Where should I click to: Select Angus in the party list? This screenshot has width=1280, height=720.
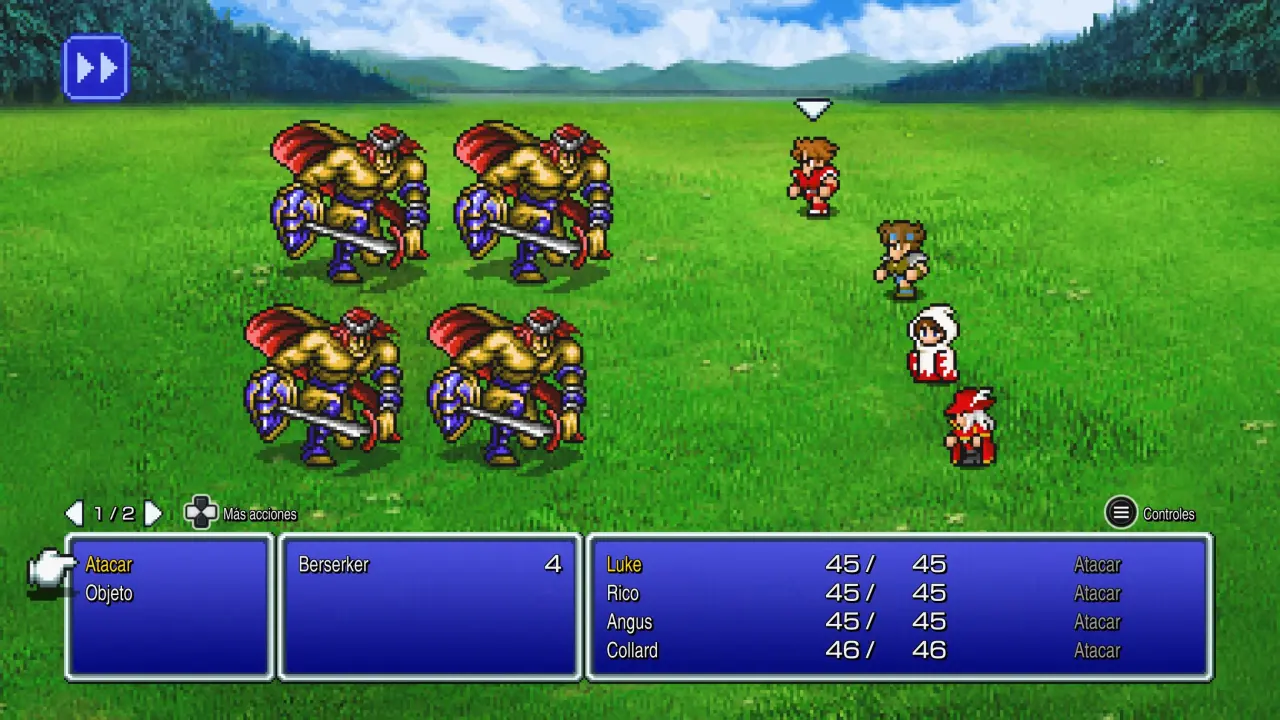(x=629, y=622)
